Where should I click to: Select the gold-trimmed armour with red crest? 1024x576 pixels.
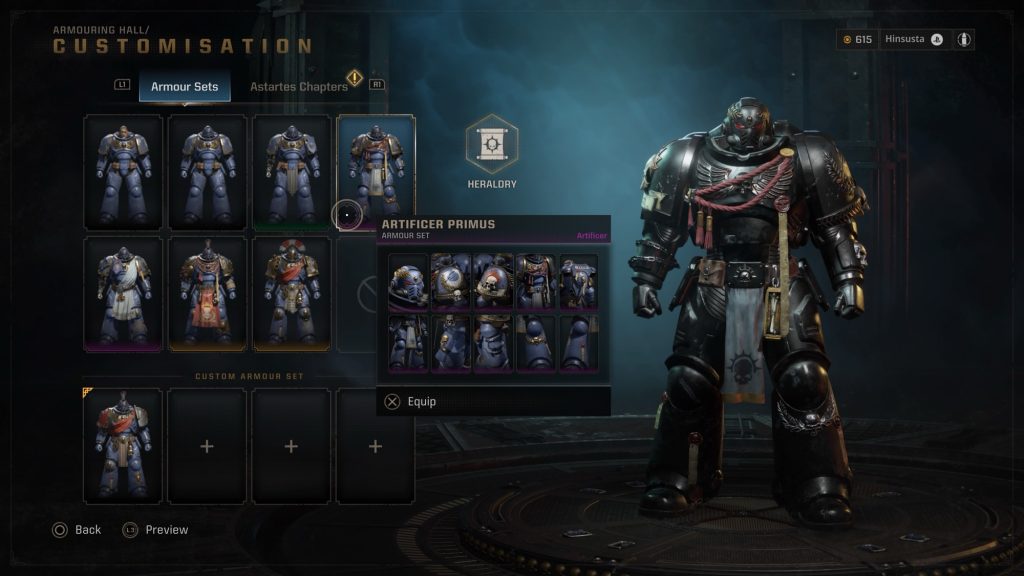pyautogui.click(x=291, y=293)
